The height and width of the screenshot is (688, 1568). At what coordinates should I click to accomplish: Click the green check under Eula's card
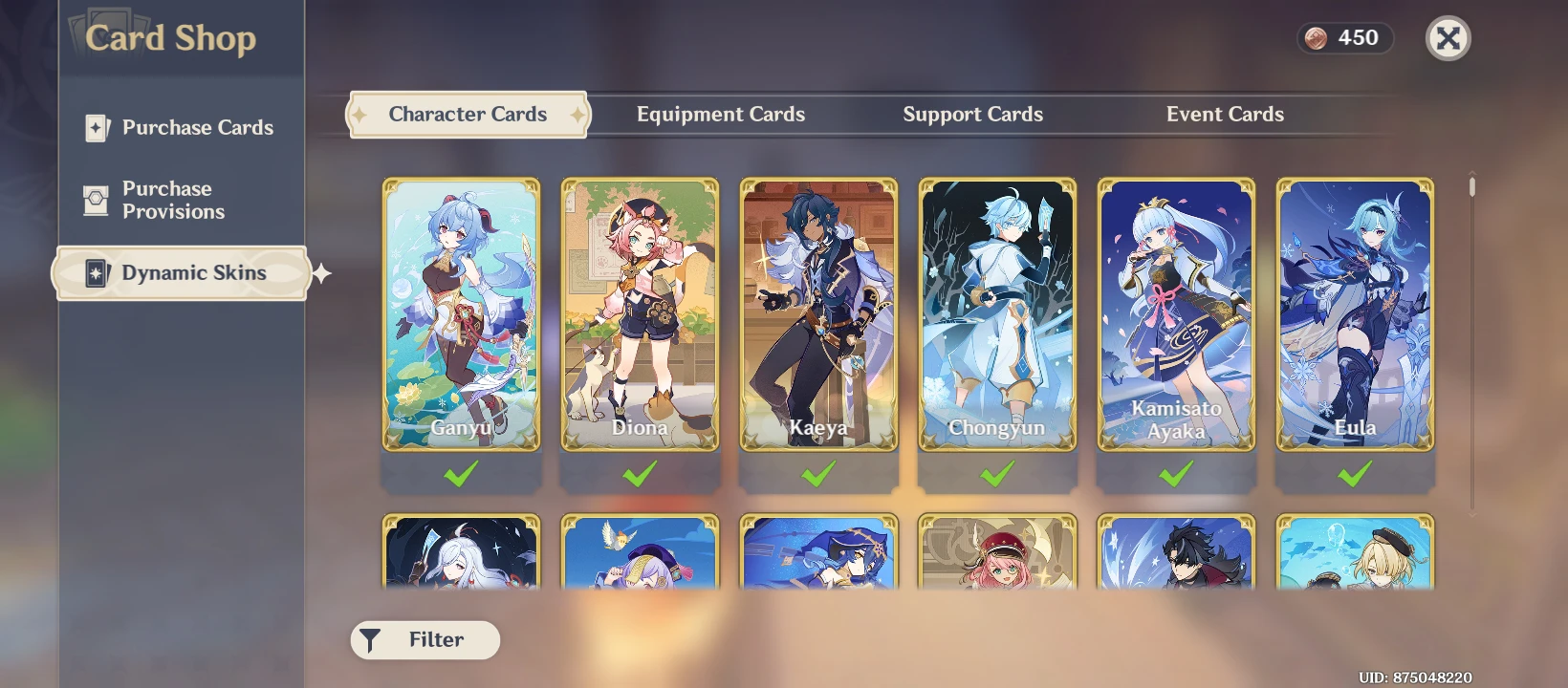coord(1355,472)
